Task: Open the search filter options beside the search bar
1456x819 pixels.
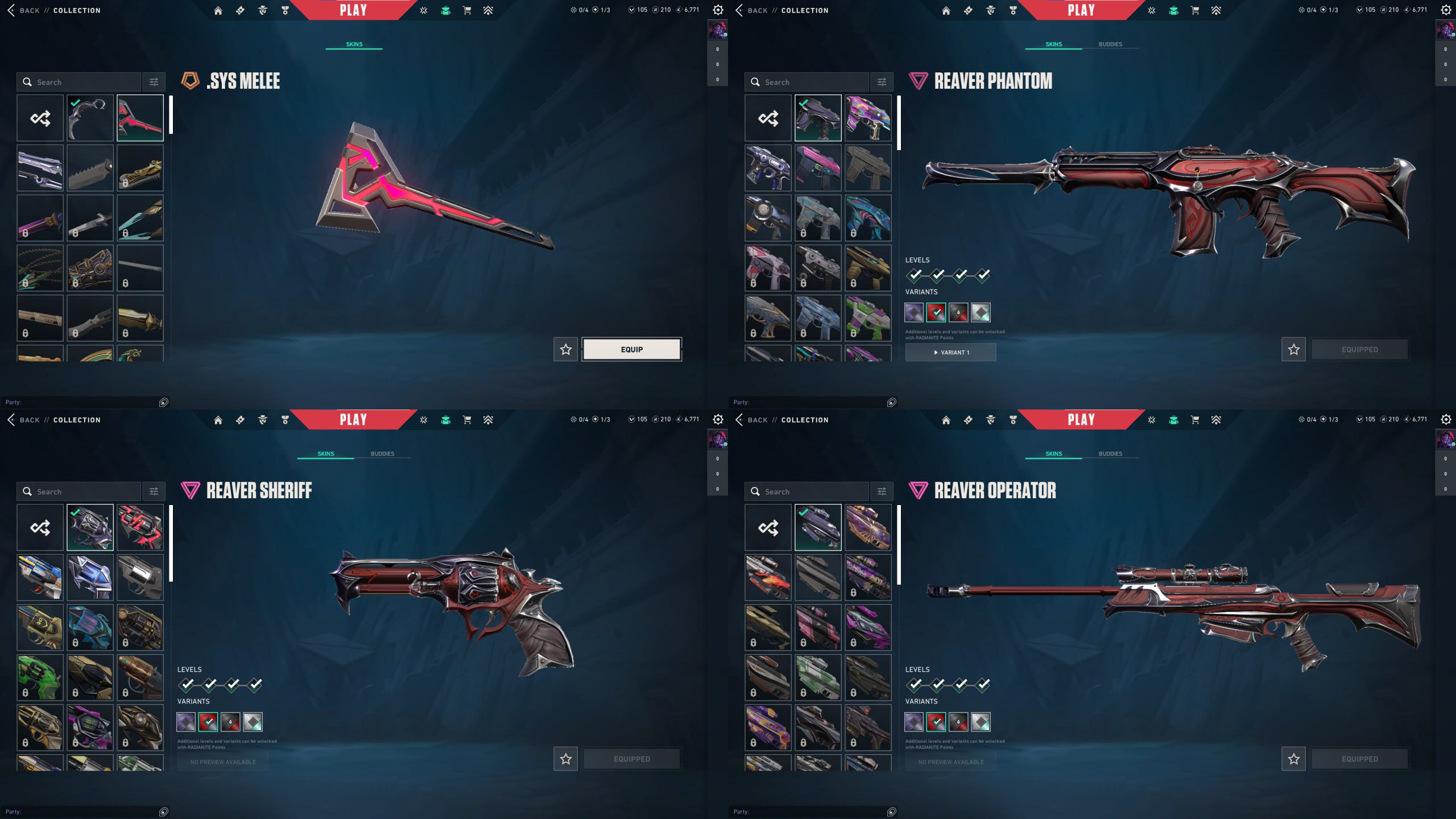Action: point(153,81)
